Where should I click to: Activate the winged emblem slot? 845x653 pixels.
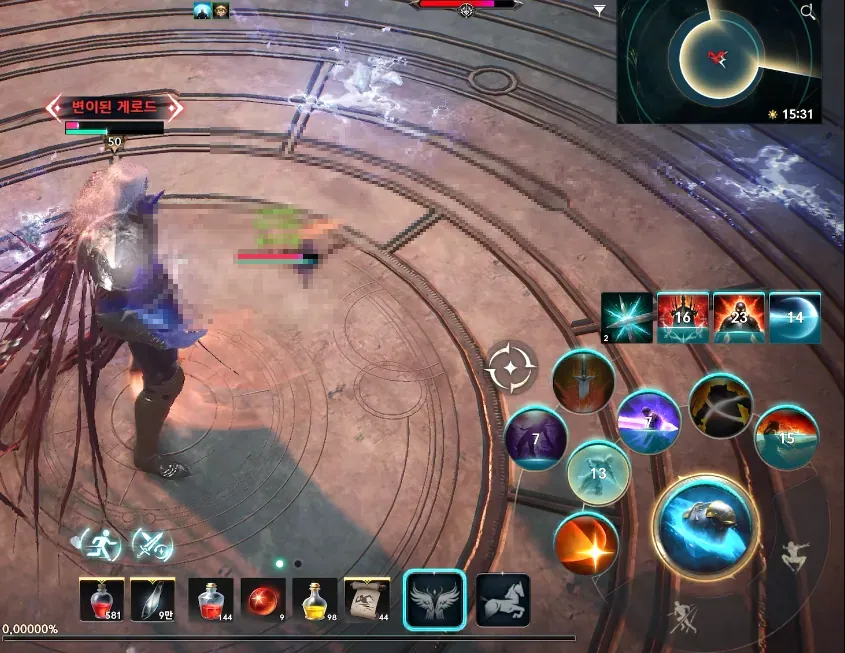pos(435,600)
